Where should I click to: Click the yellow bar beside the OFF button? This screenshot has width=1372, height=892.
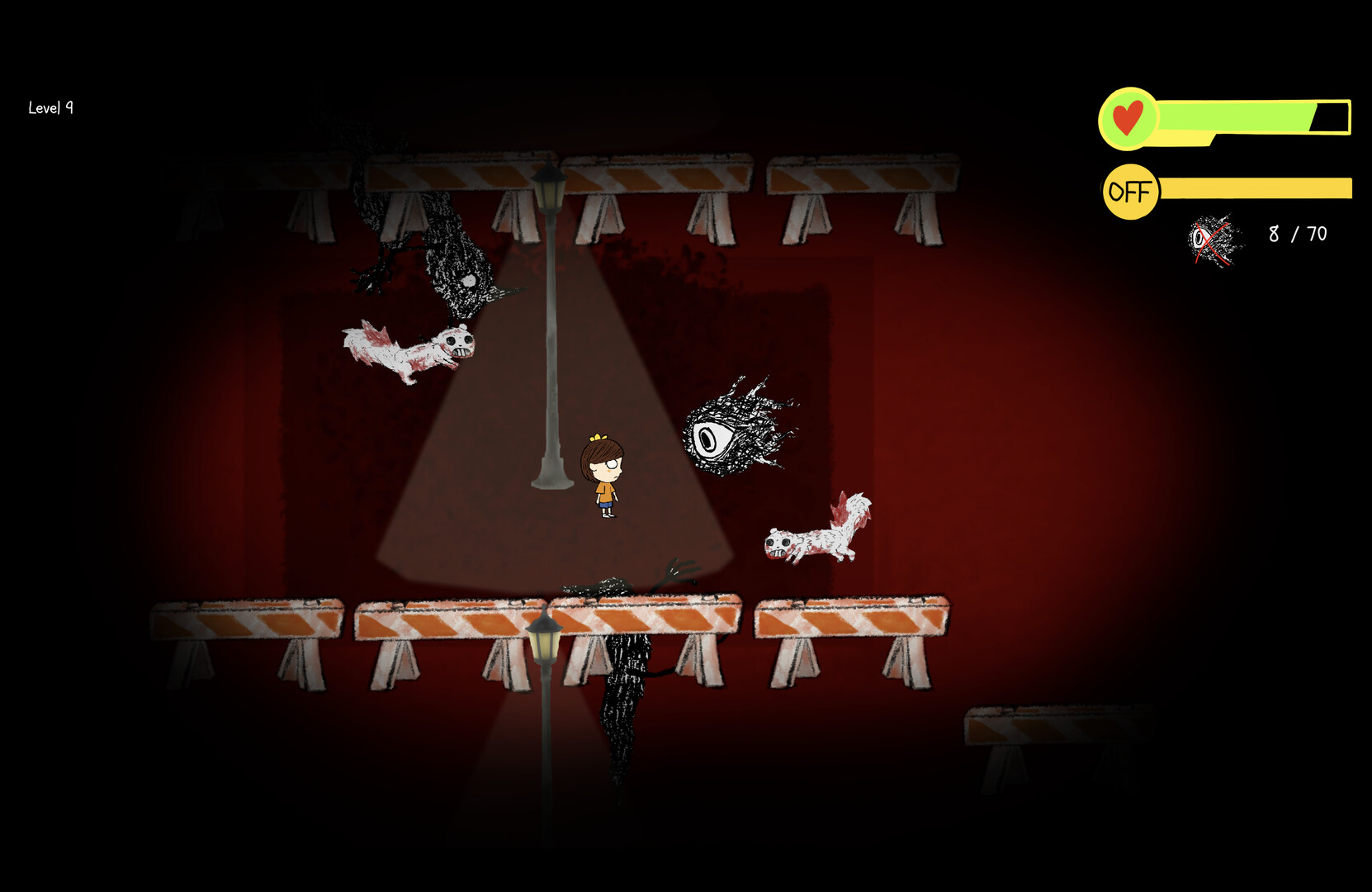click(x=1255, y=188)
